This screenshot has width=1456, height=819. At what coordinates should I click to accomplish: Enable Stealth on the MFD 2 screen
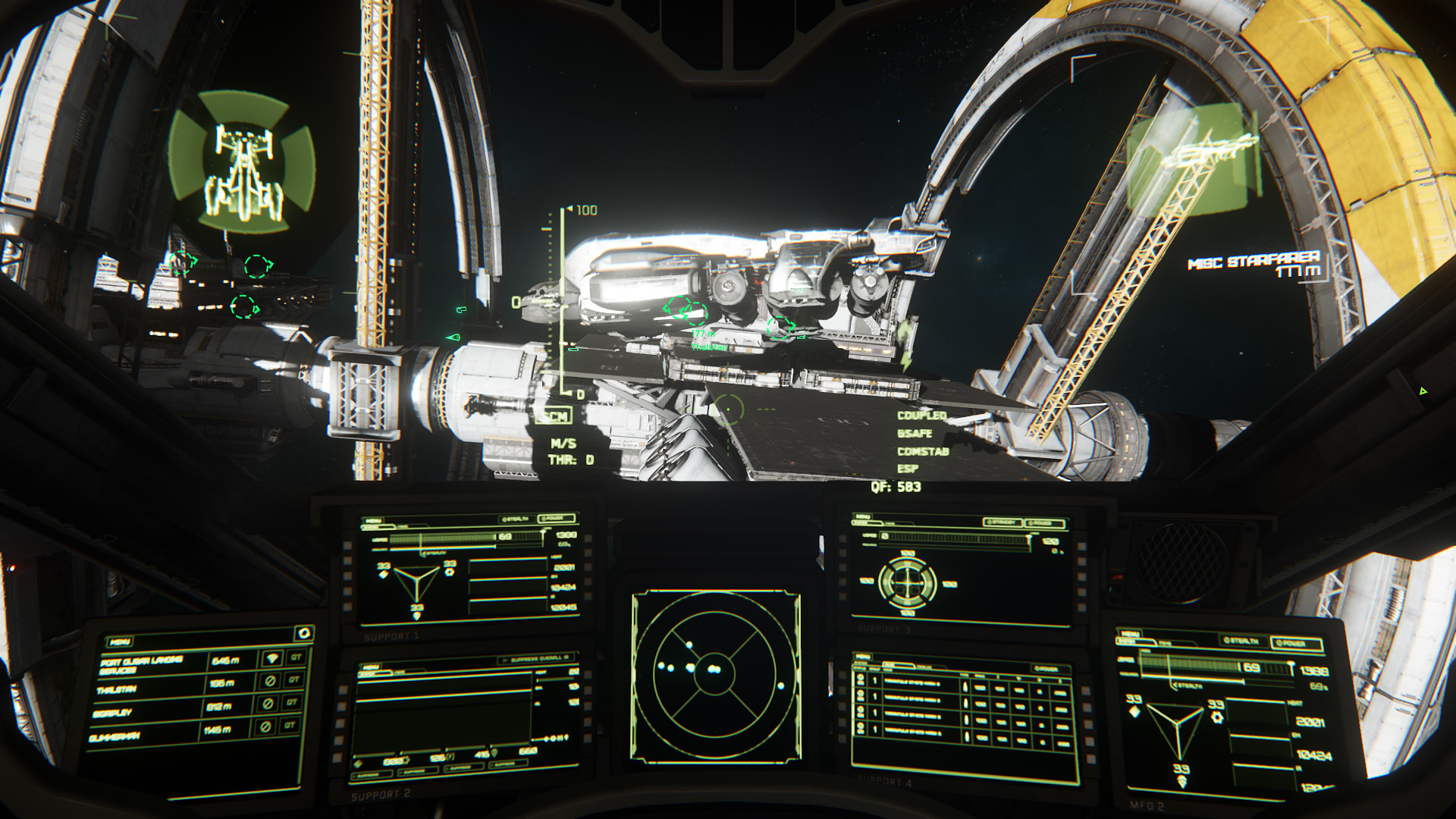1242,641
